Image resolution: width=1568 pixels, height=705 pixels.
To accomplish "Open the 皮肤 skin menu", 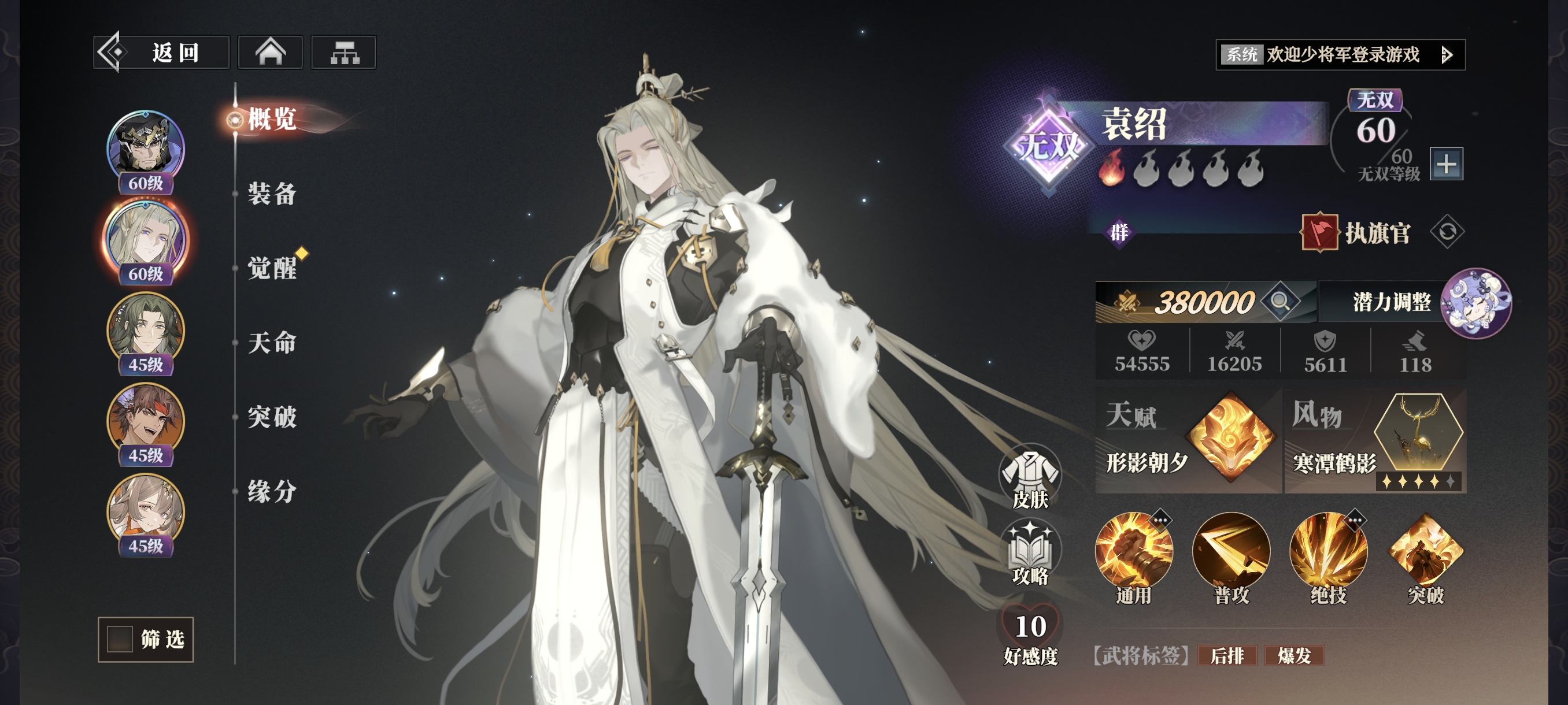I will (1030, 478).
